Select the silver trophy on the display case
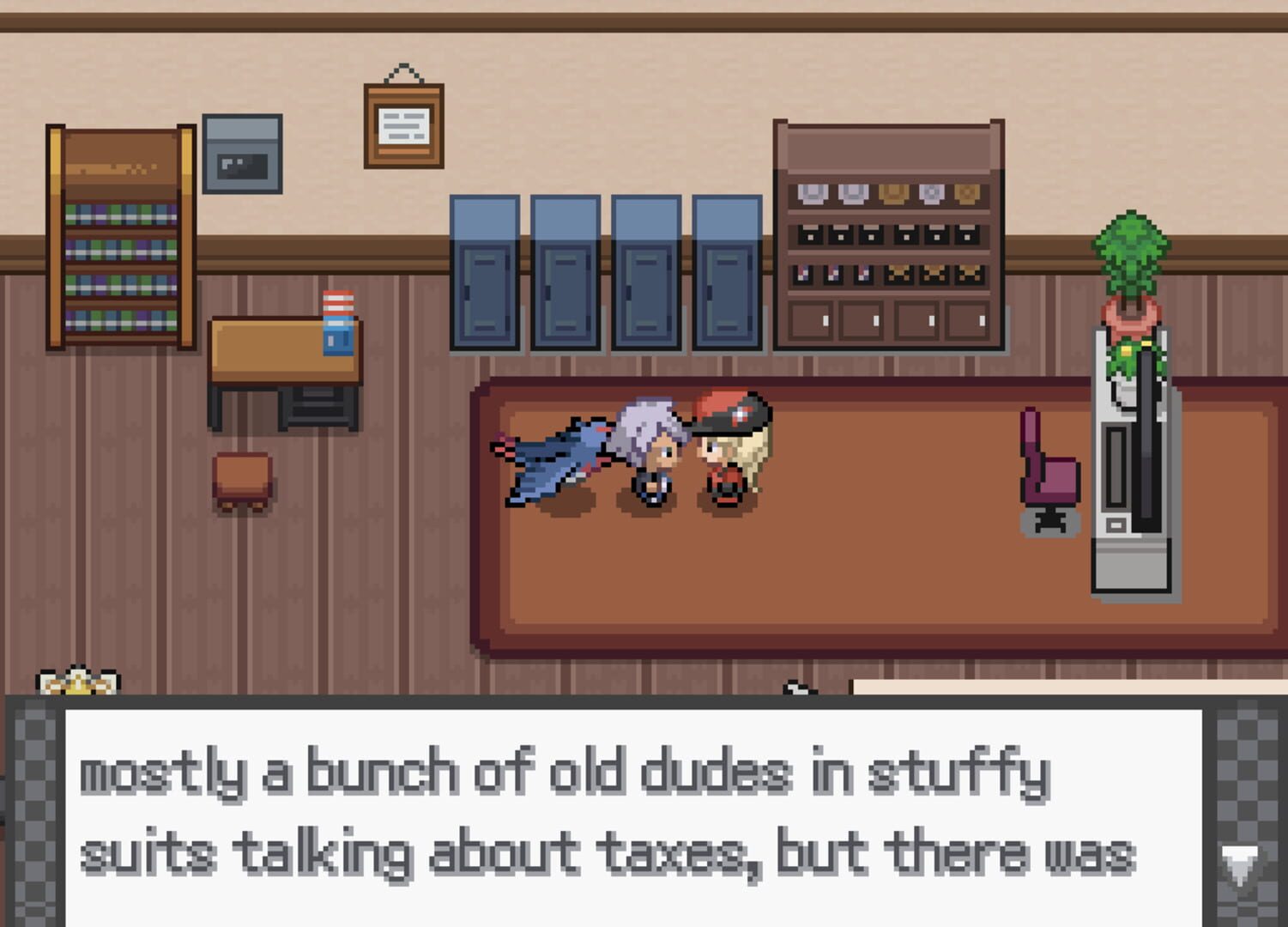Viewport: 1288px width, 927px height. (x=813, y=193)
